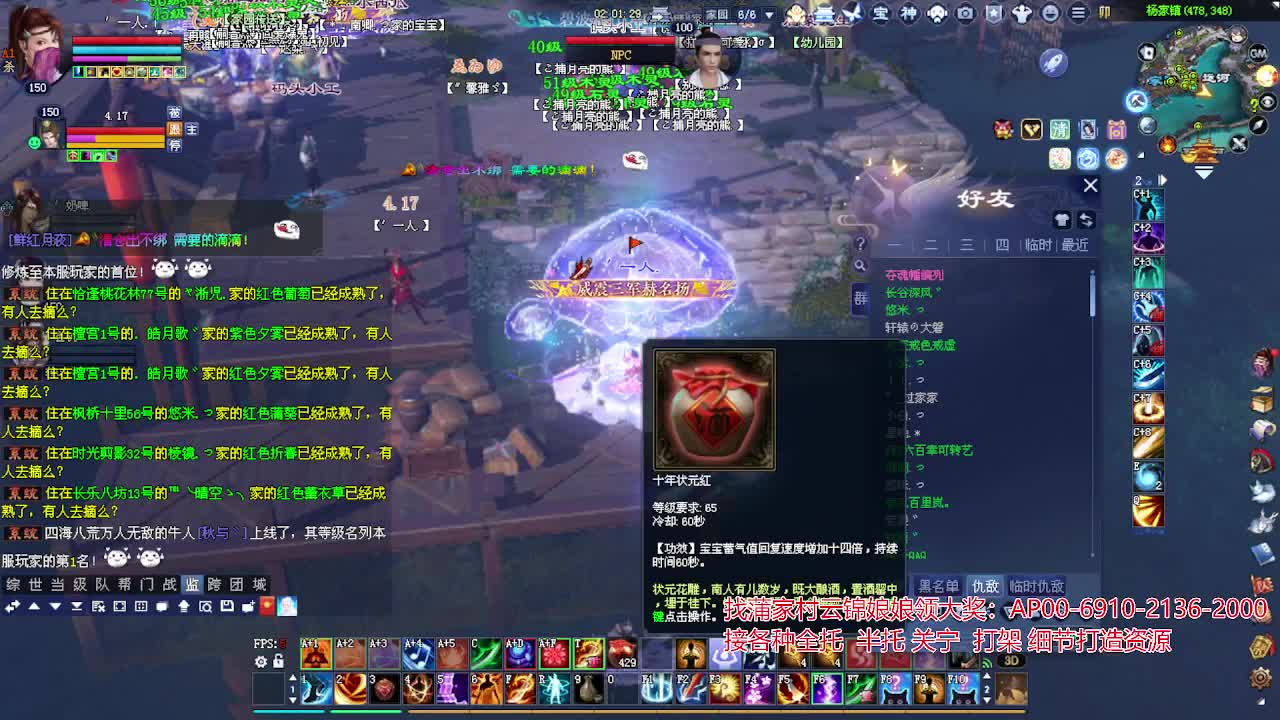
Task: Open the camera screenshot icon on the top bar
Action: tap(965, 14)
